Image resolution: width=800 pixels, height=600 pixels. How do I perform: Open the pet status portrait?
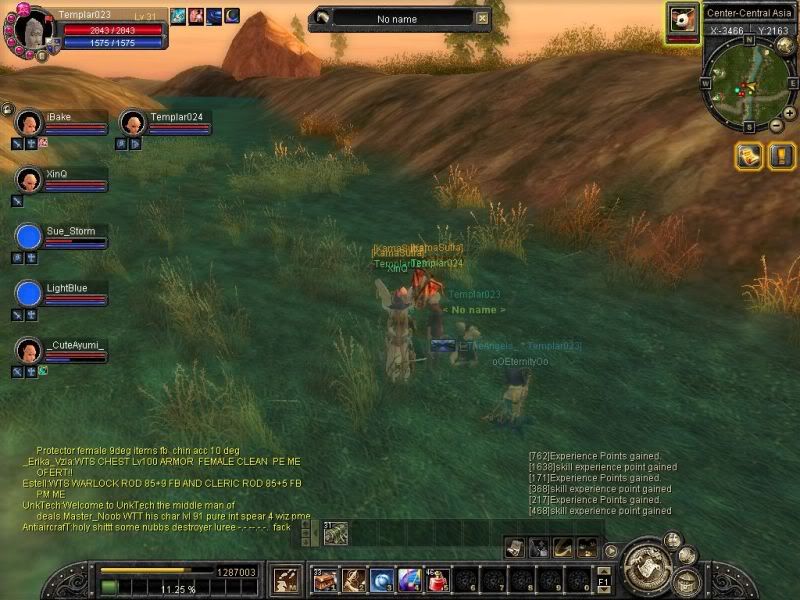point(682,20)
